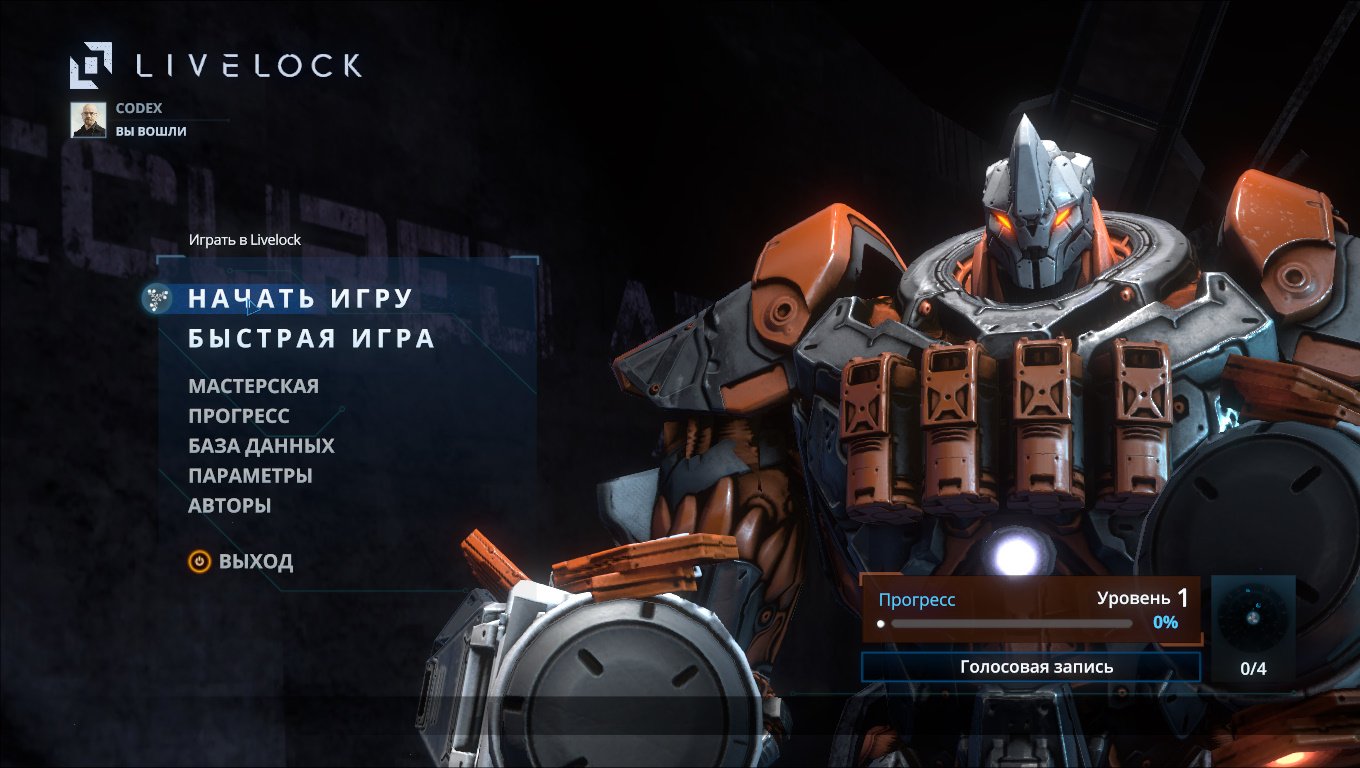Click the Прогресс level progress bar
Image resolution: width=1360 pixels, height=768 pixels.
coord(1003,623)
